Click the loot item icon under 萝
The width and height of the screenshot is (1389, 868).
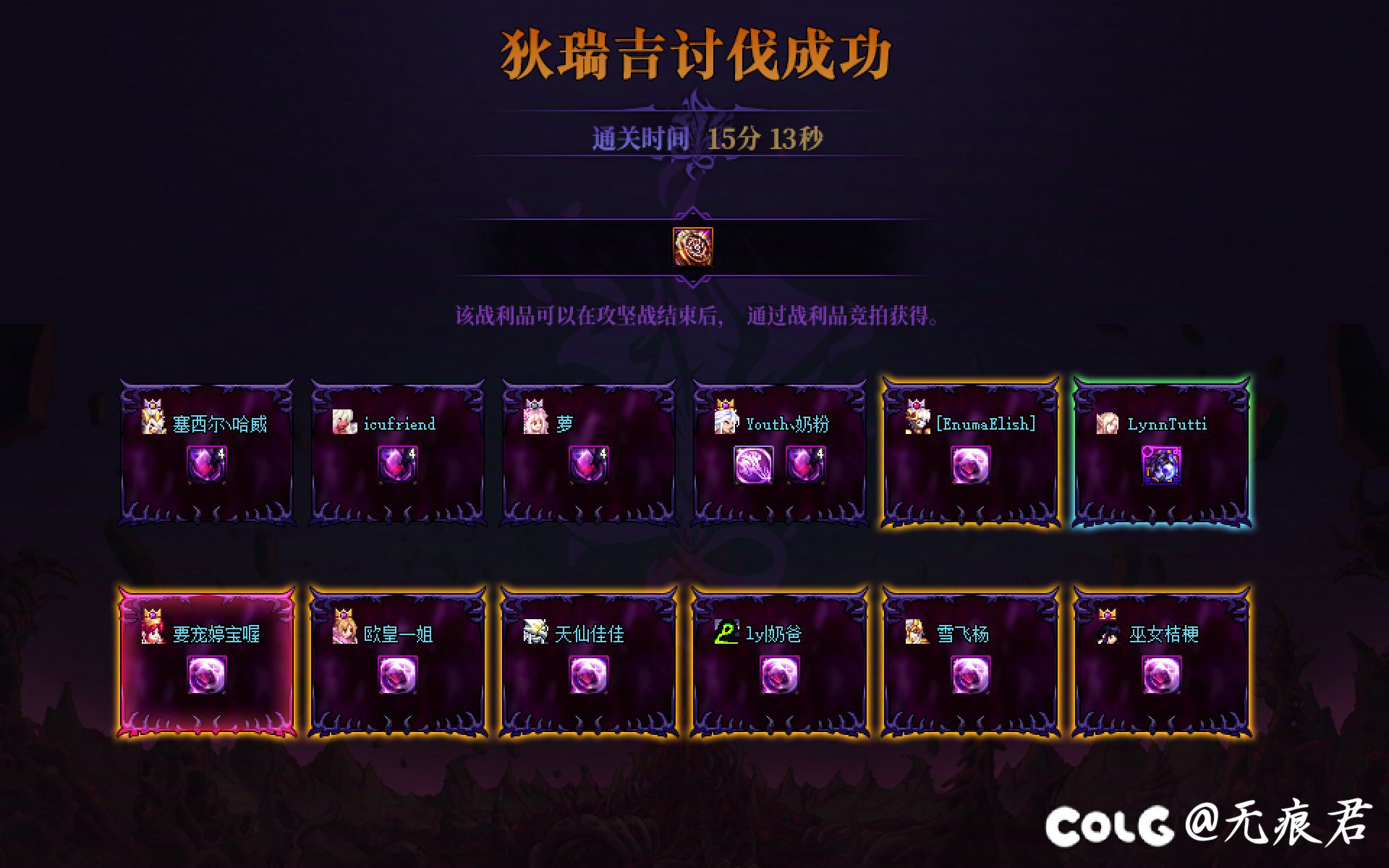[x=590, y=465]
